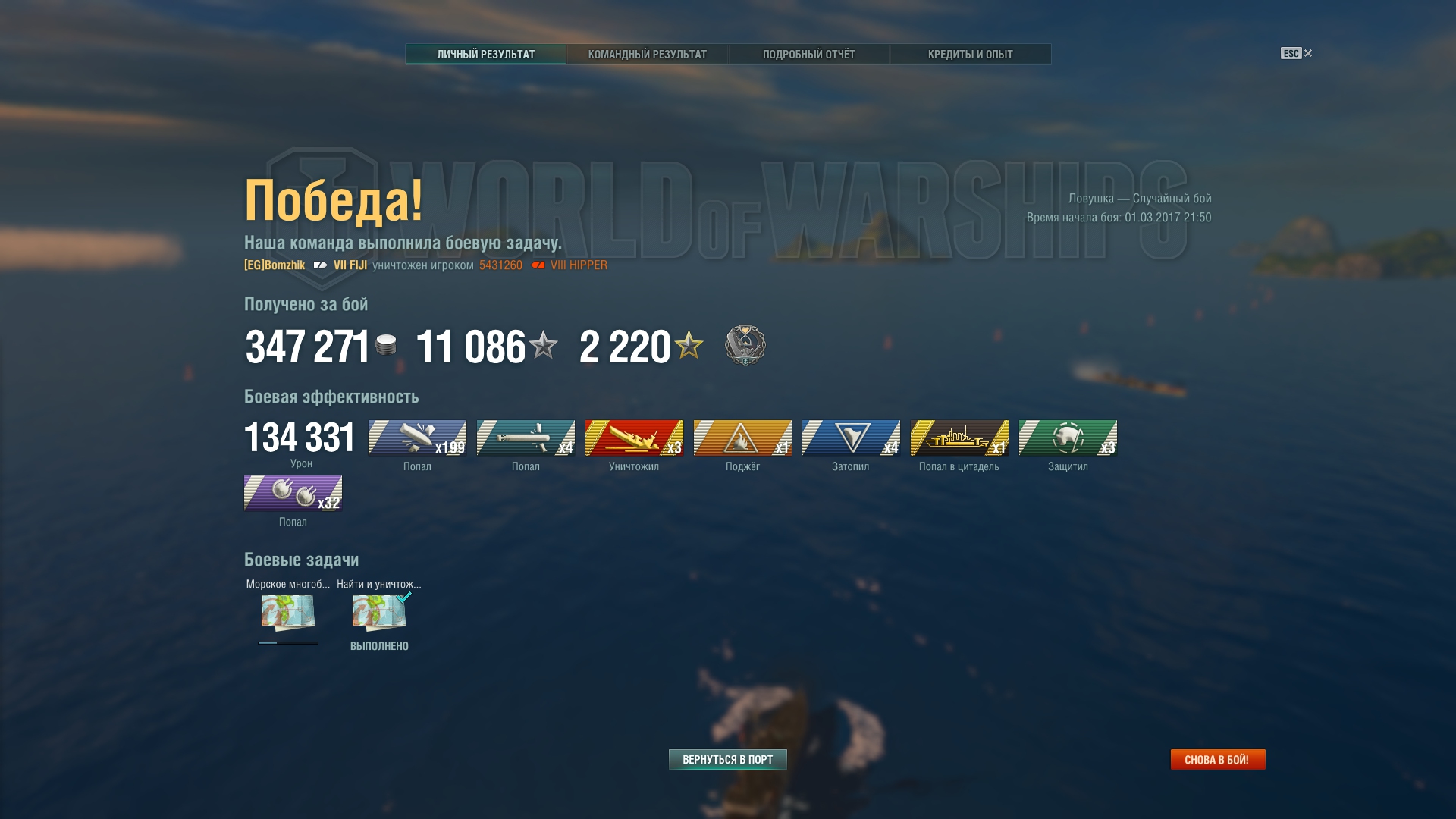Select the Защитил defended ribbon

point(1068,438)
